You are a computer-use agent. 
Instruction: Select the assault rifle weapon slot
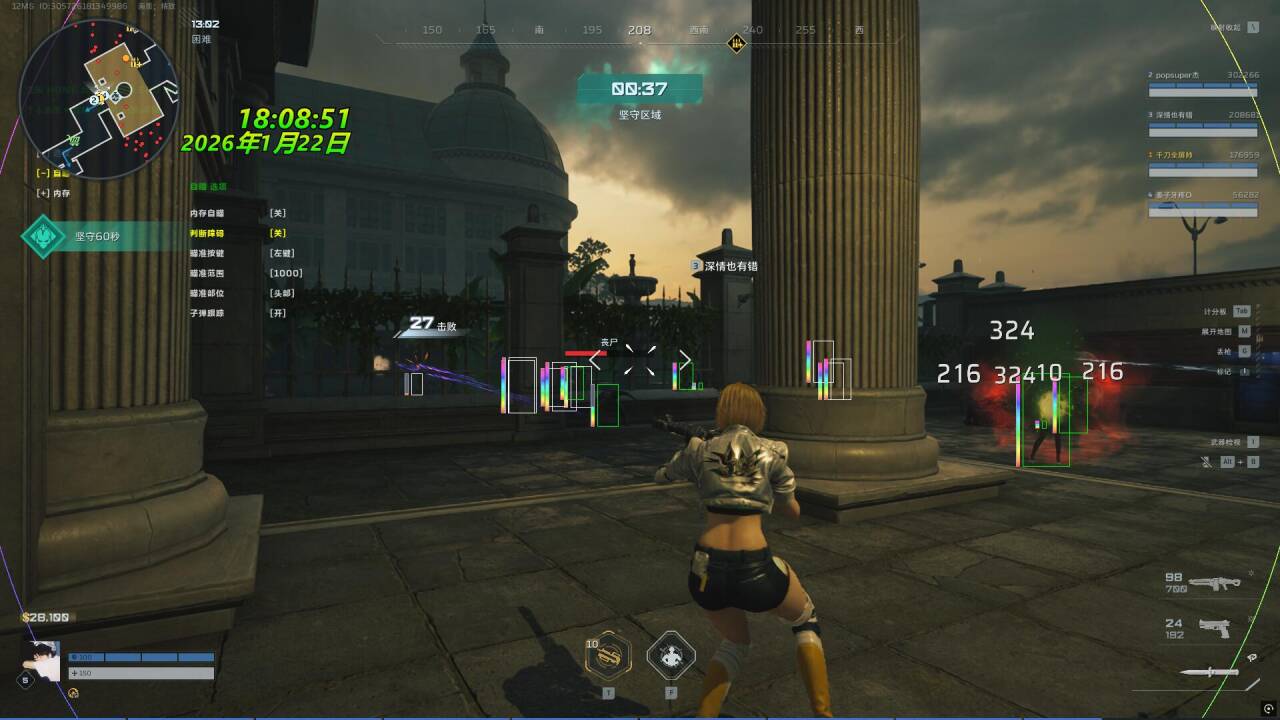[1214, 582]
